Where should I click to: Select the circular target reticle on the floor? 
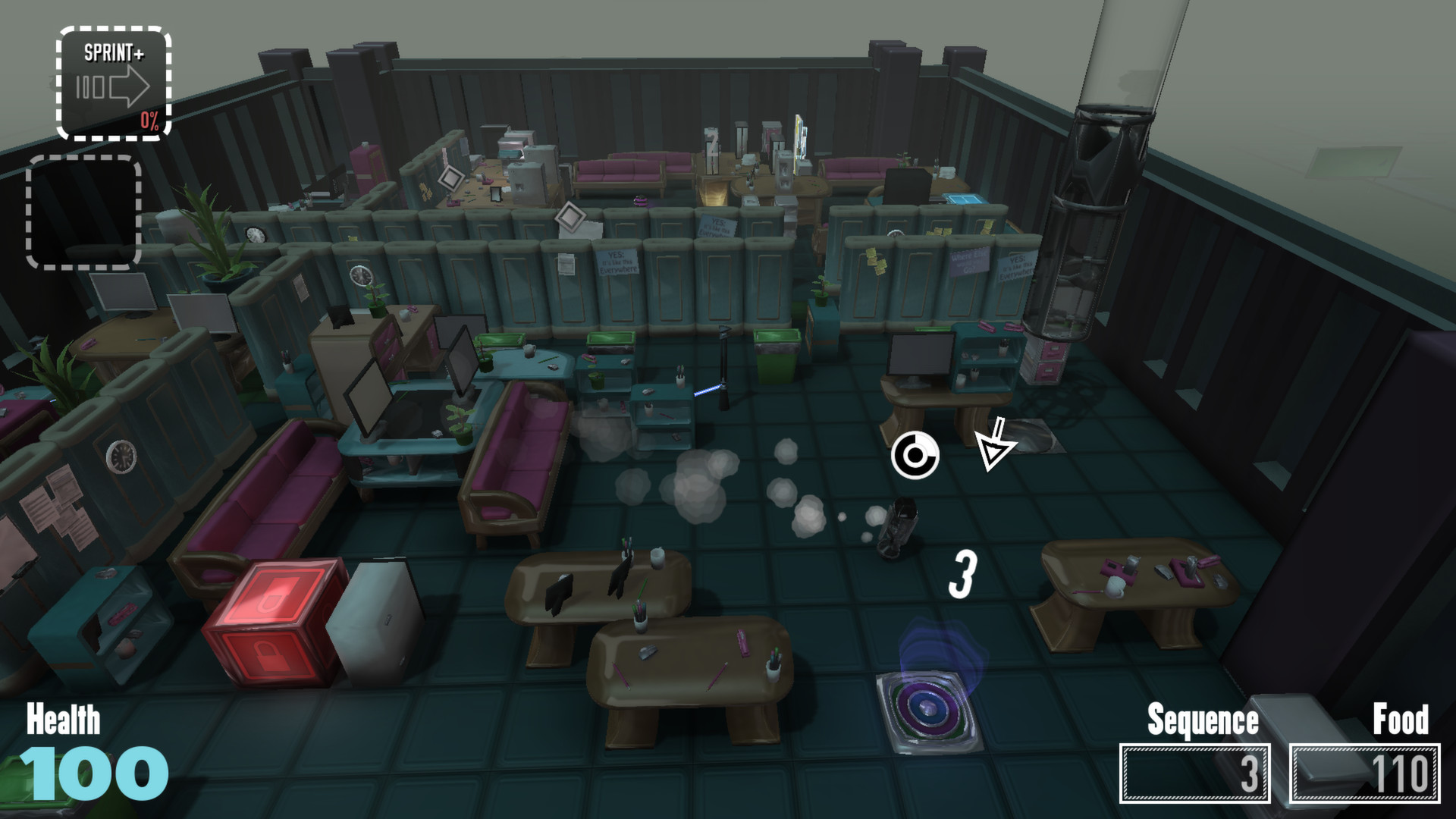[x=916, y=455]
